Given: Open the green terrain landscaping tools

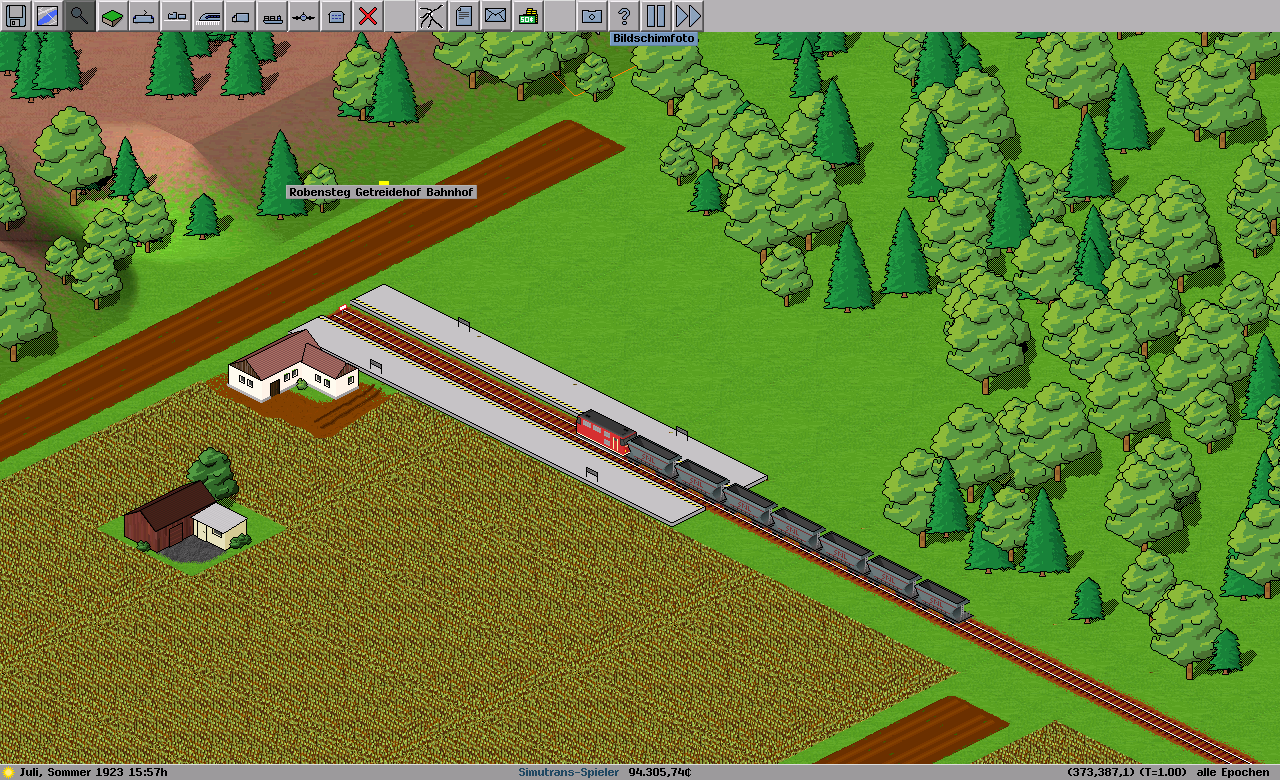Looking at the screenshot, I should (x=112, y=16).
